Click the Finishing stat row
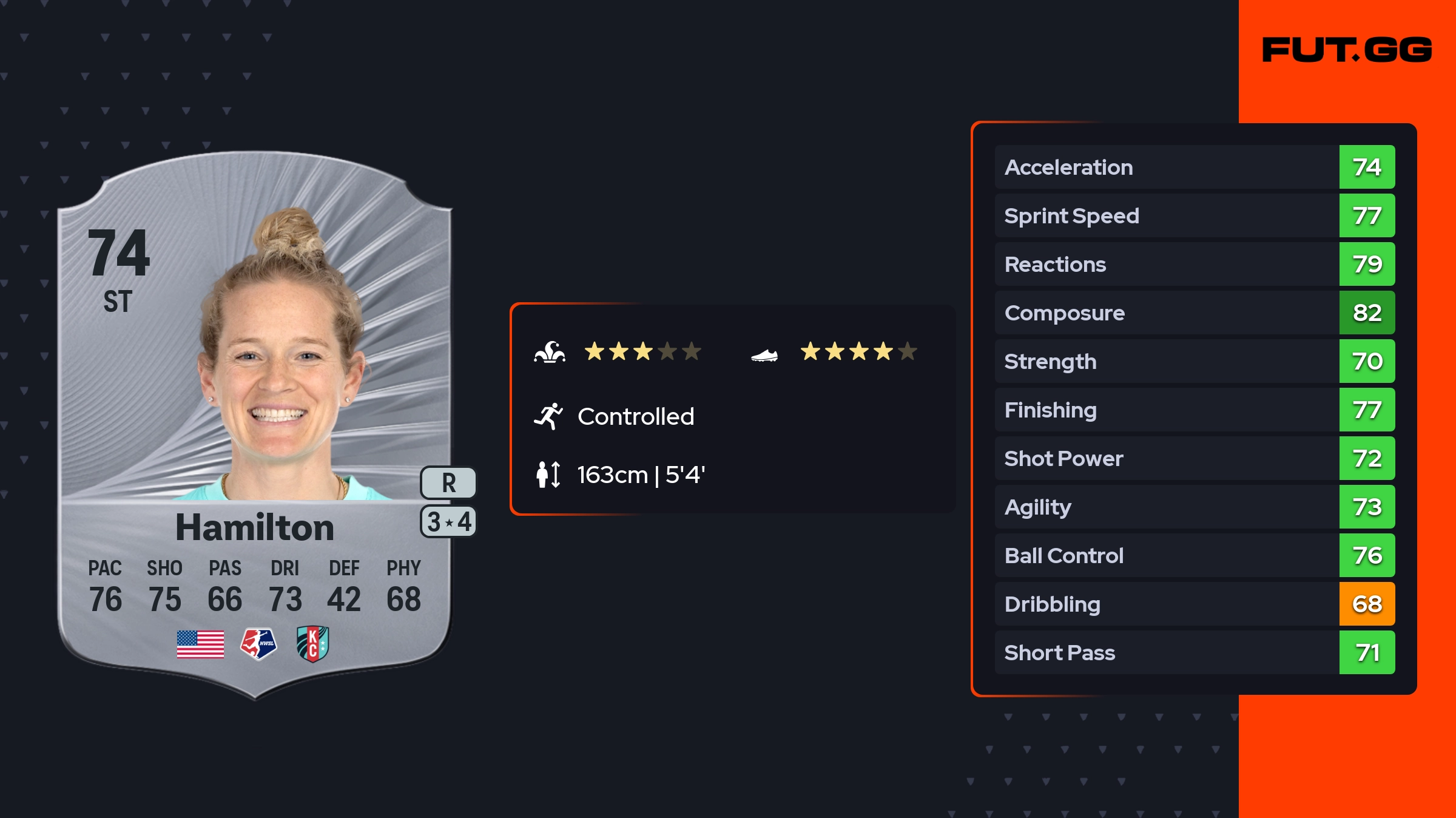This screenshot has height=818, width=1456. 1194,410
